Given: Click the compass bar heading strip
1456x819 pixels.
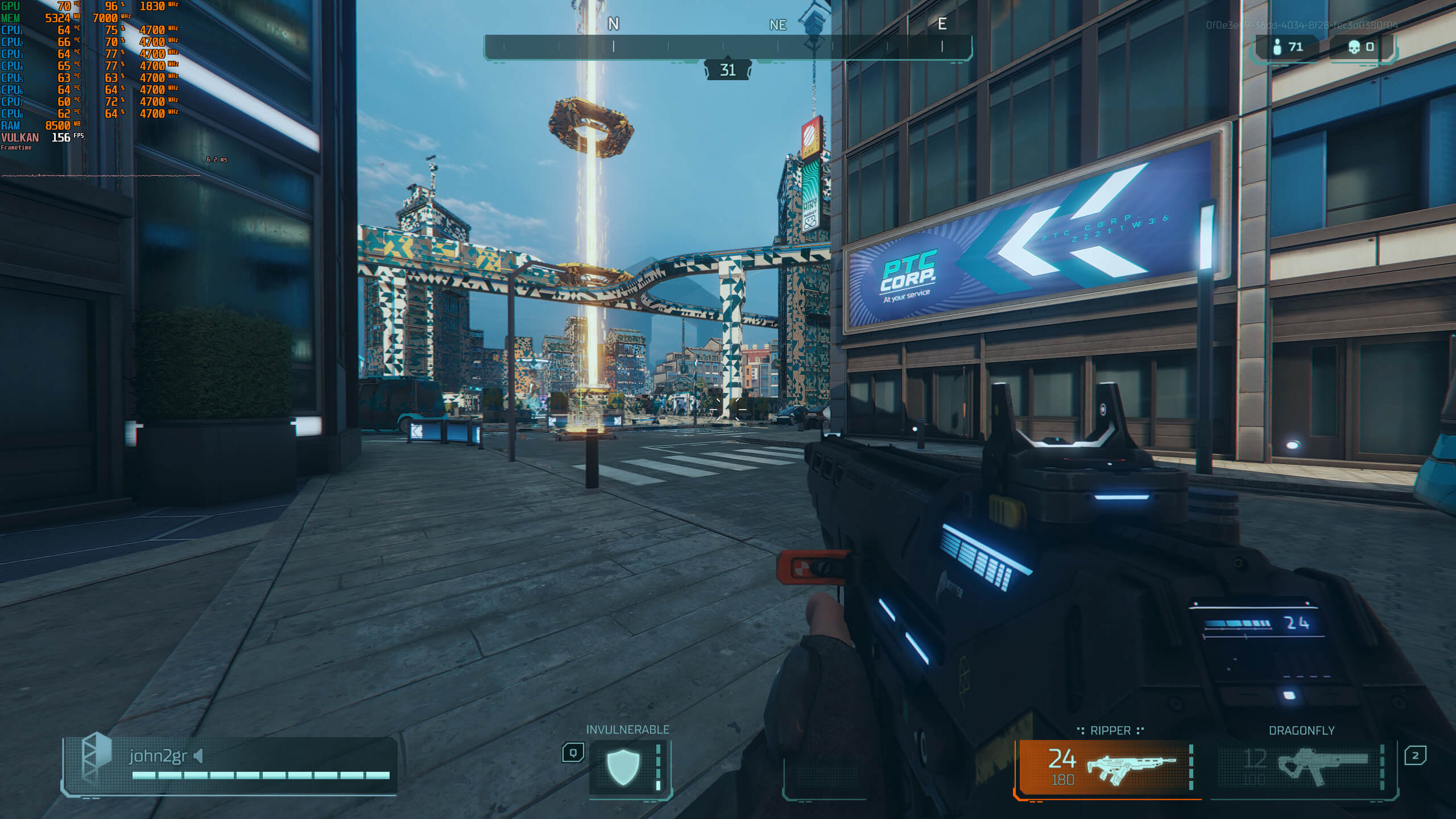Looking at the screenshot, I should click(727, 47).
